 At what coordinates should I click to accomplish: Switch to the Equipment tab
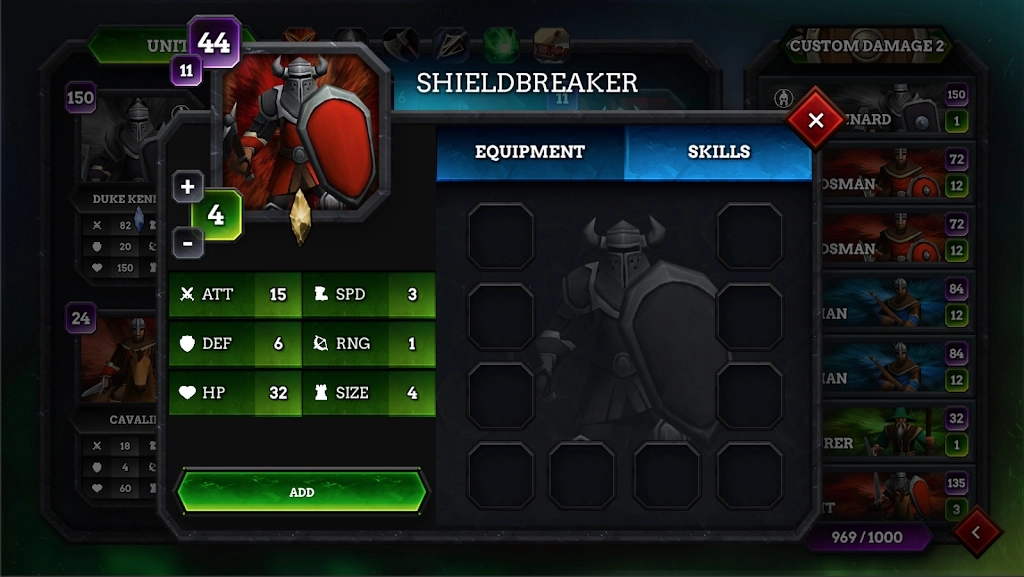tap(530, 152)
